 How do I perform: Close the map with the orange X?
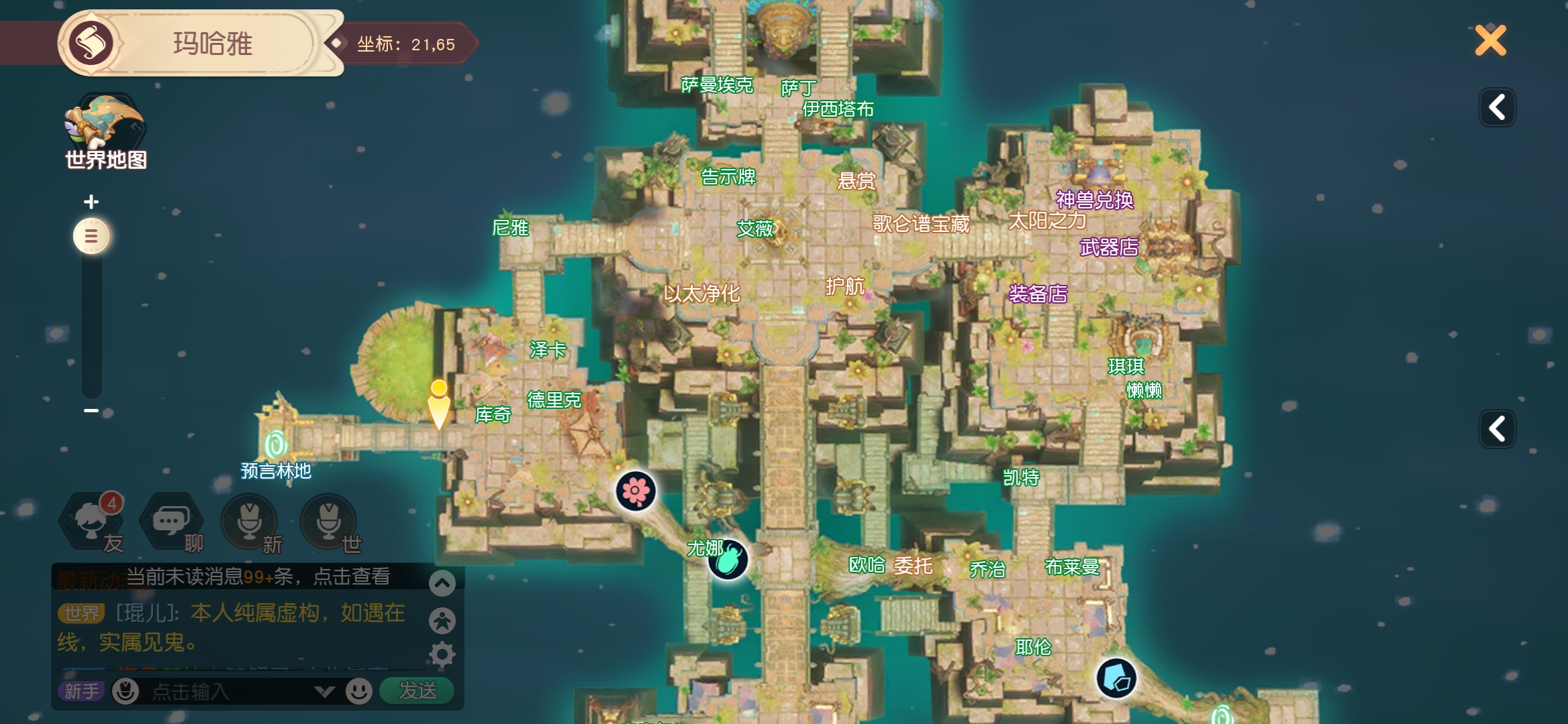1490,41
